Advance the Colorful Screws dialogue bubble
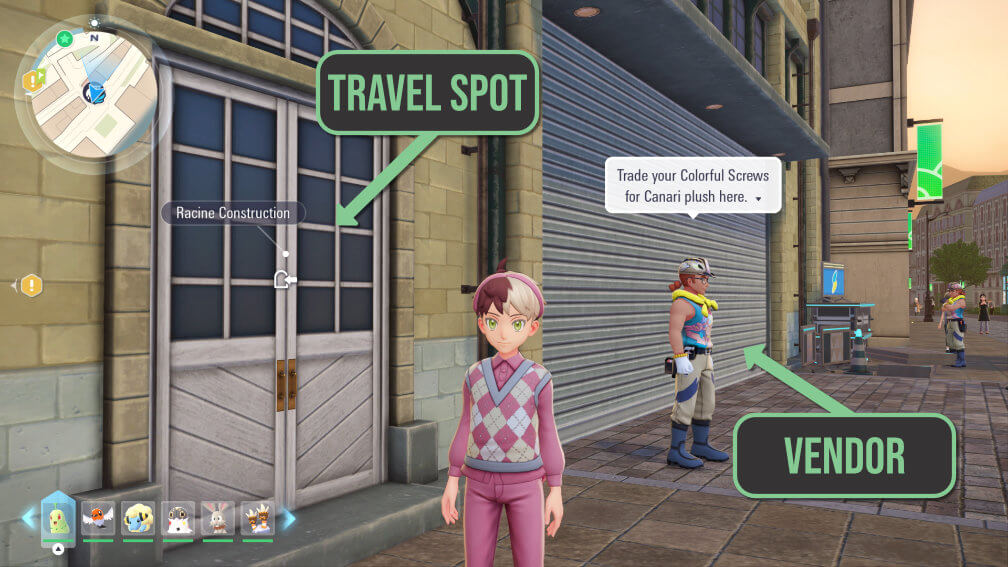The image size is (1008, 567). [x=758, y=200]
